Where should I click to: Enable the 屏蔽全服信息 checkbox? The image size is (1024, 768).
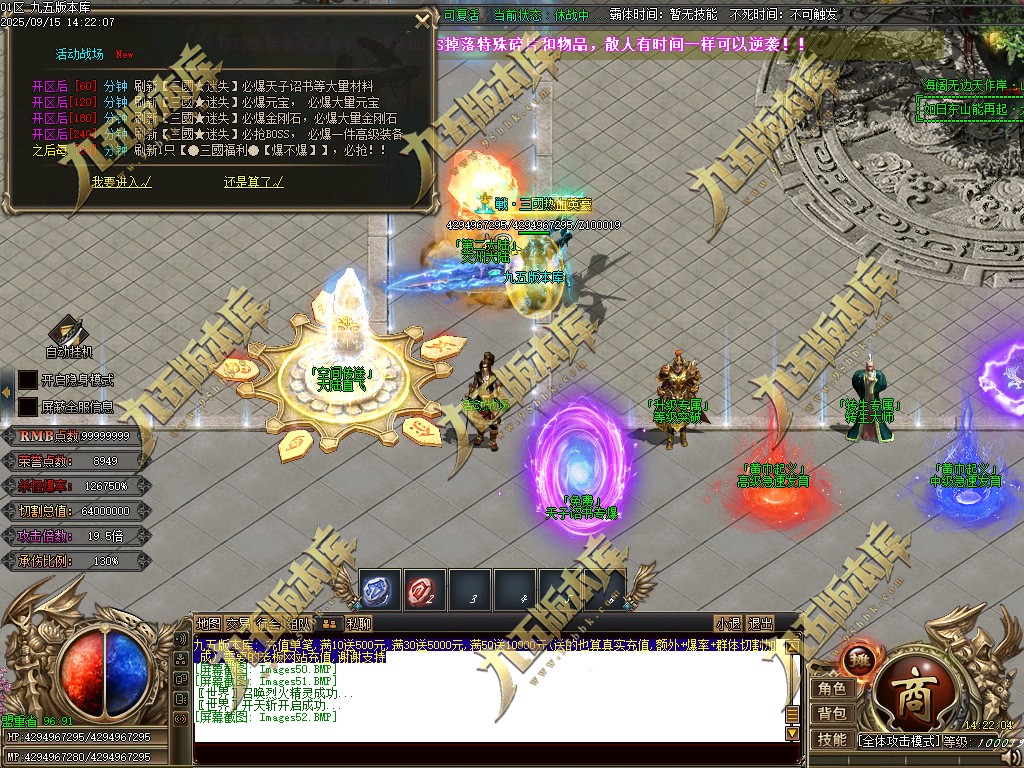28,407
